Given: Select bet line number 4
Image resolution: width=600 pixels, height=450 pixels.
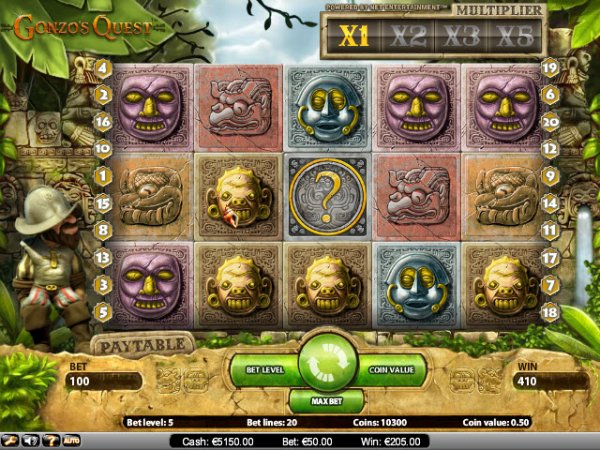Looking at the screenshot, I should [x=102, y=68].
